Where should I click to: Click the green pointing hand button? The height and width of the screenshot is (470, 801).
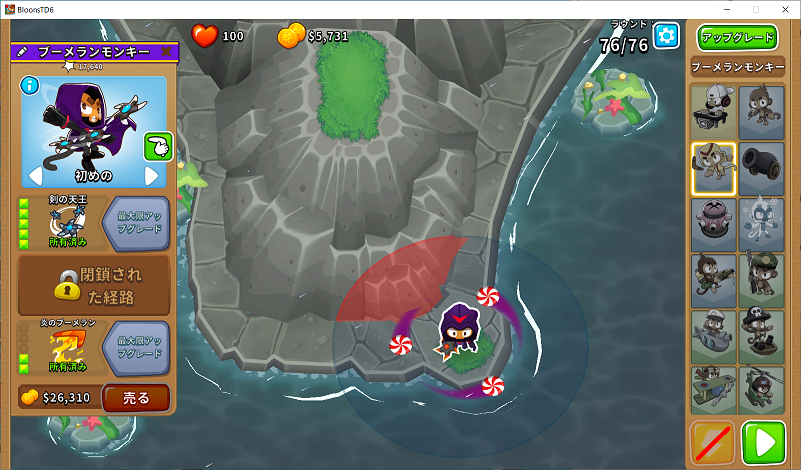156,146
